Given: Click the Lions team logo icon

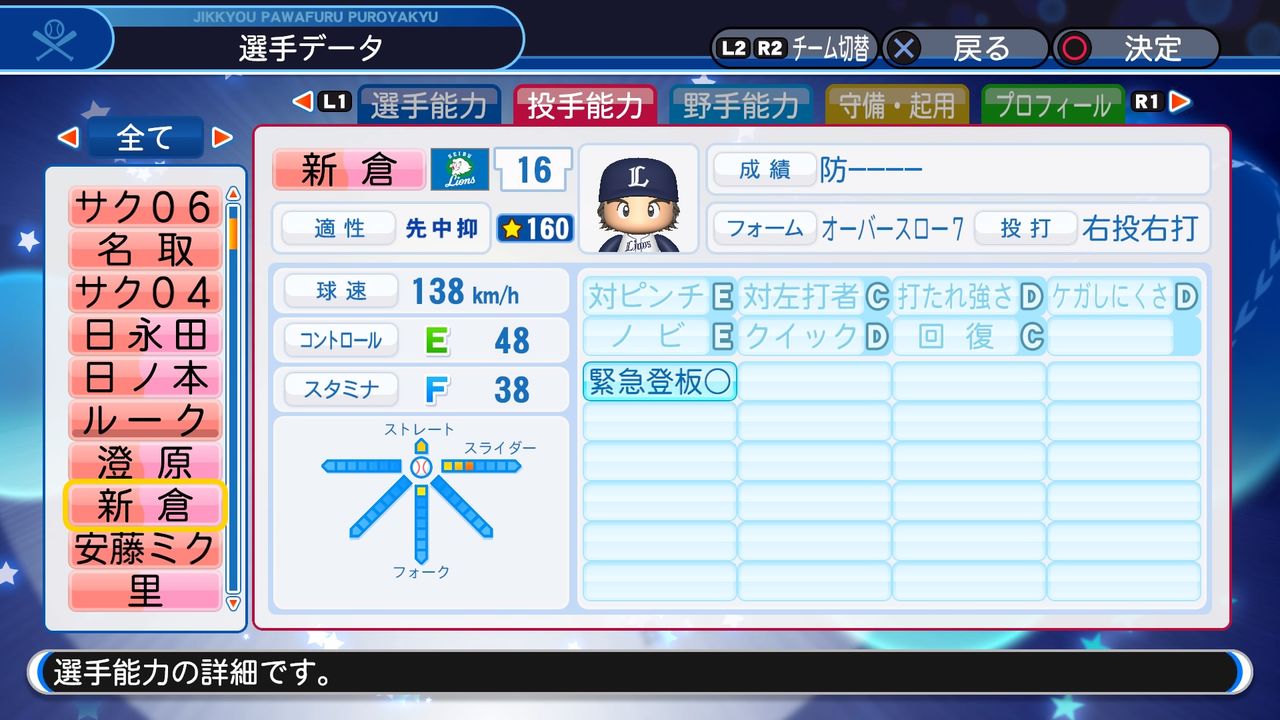Looking at the screenshot, I should (460, 170).
